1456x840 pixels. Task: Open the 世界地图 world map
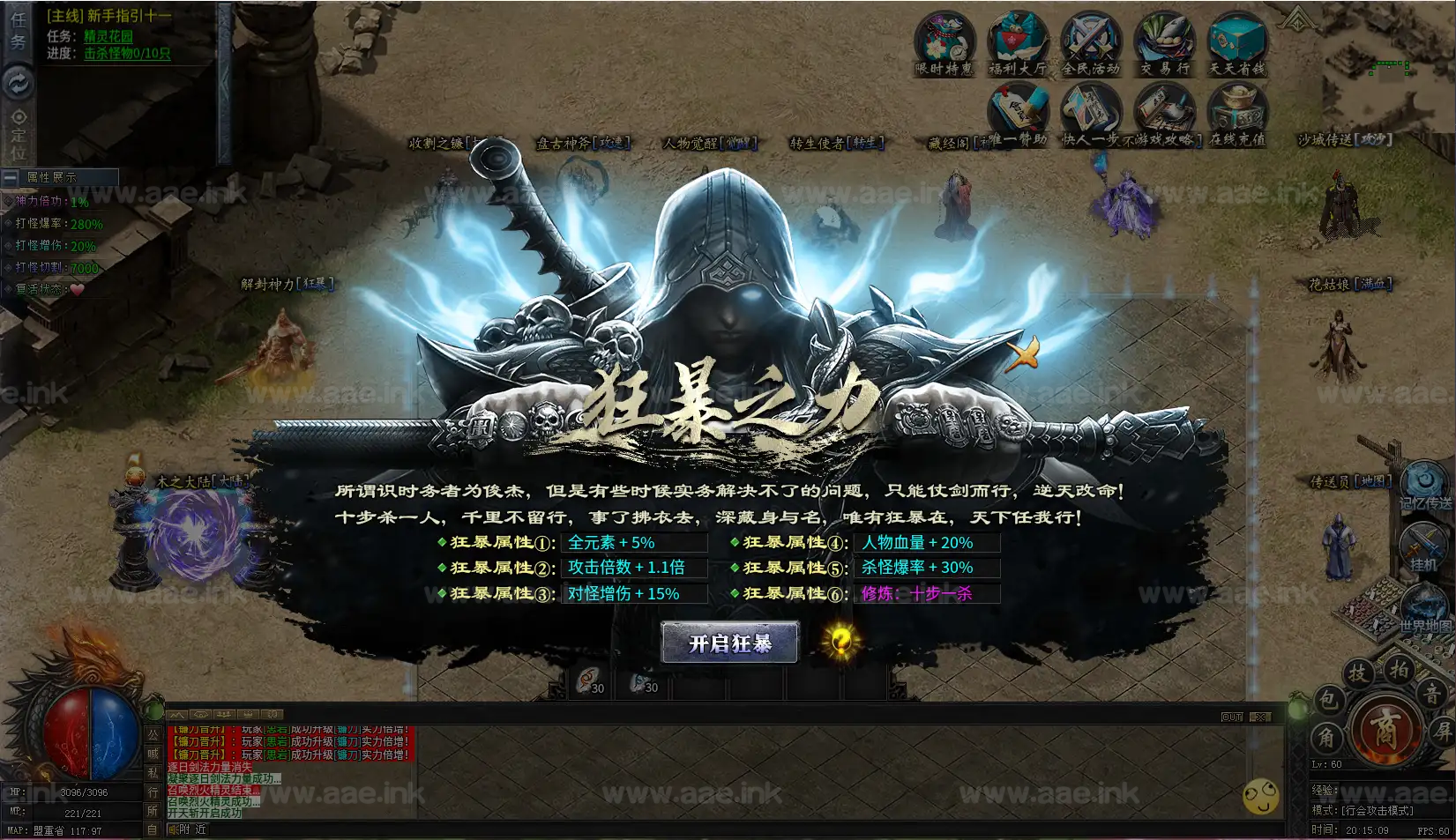click(1424, 610)
